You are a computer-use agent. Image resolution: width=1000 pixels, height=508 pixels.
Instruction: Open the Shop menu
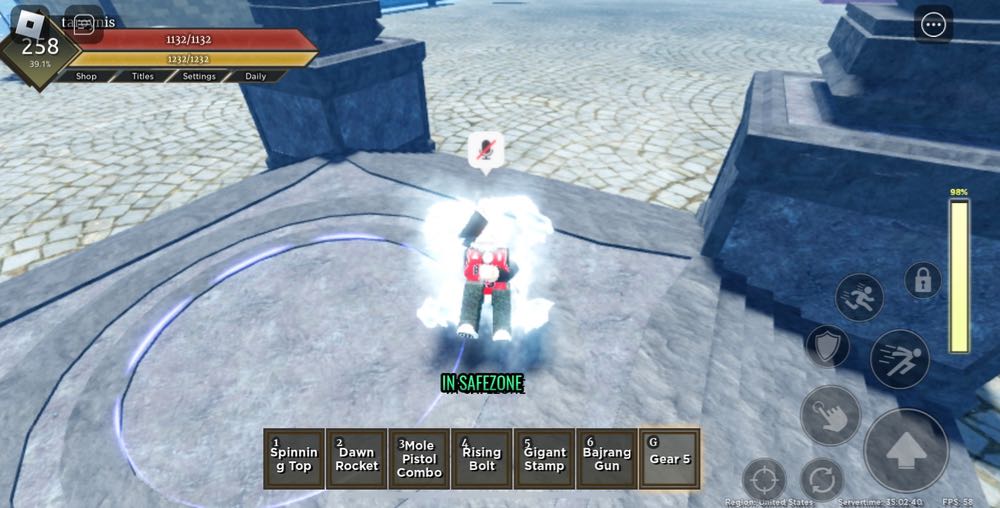[87, 76]
